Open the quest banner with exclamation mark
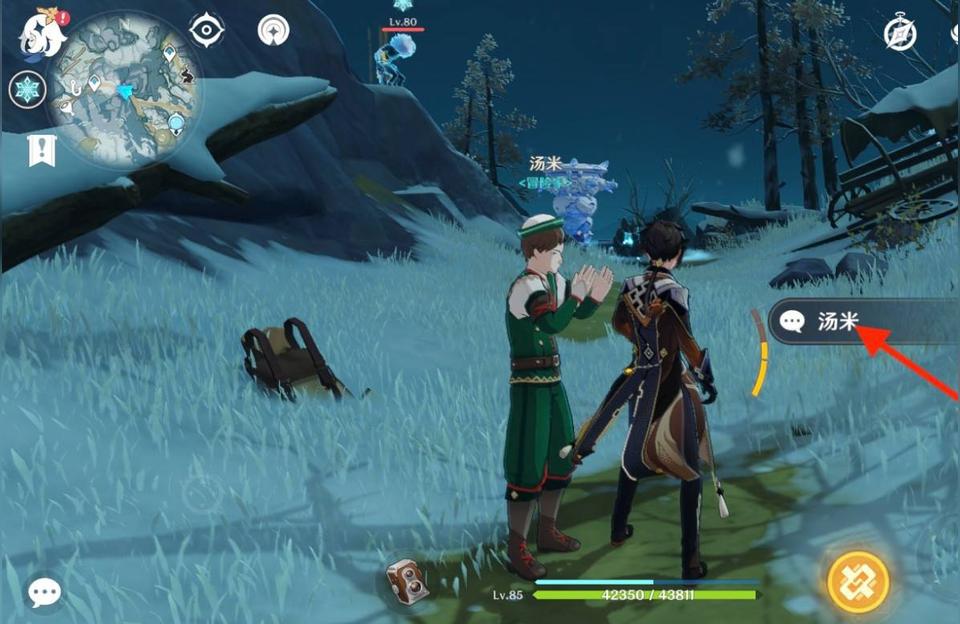The width and height of the screenshot is (960, 624). pyautogui.click(x=41, y=152)
